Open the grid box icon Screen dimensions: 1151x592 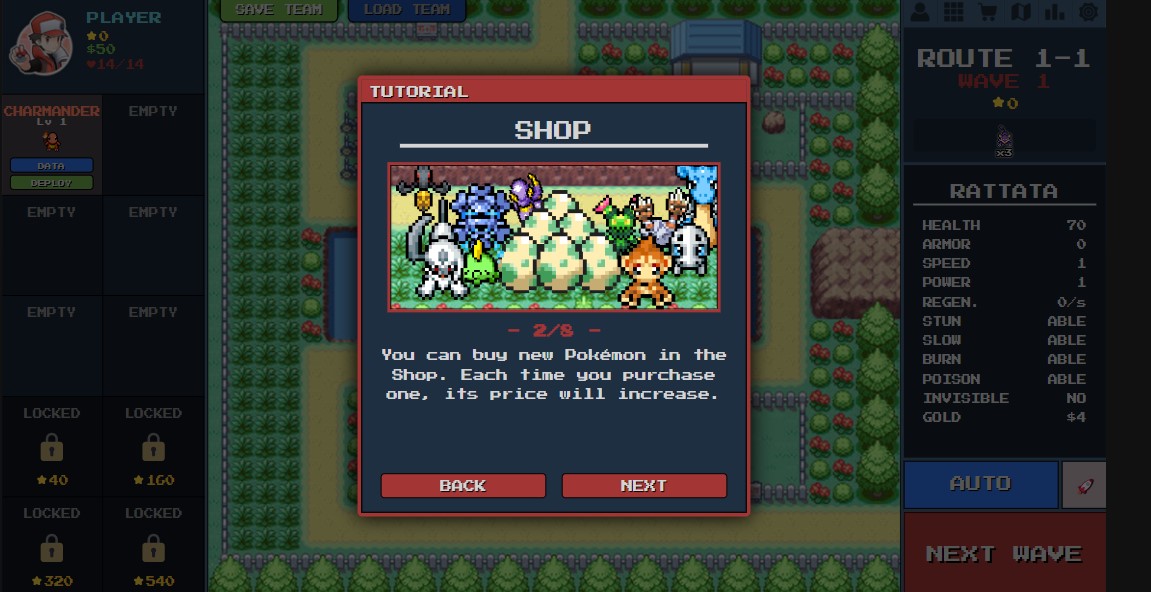pyautogui.click(x=953, y=12)
